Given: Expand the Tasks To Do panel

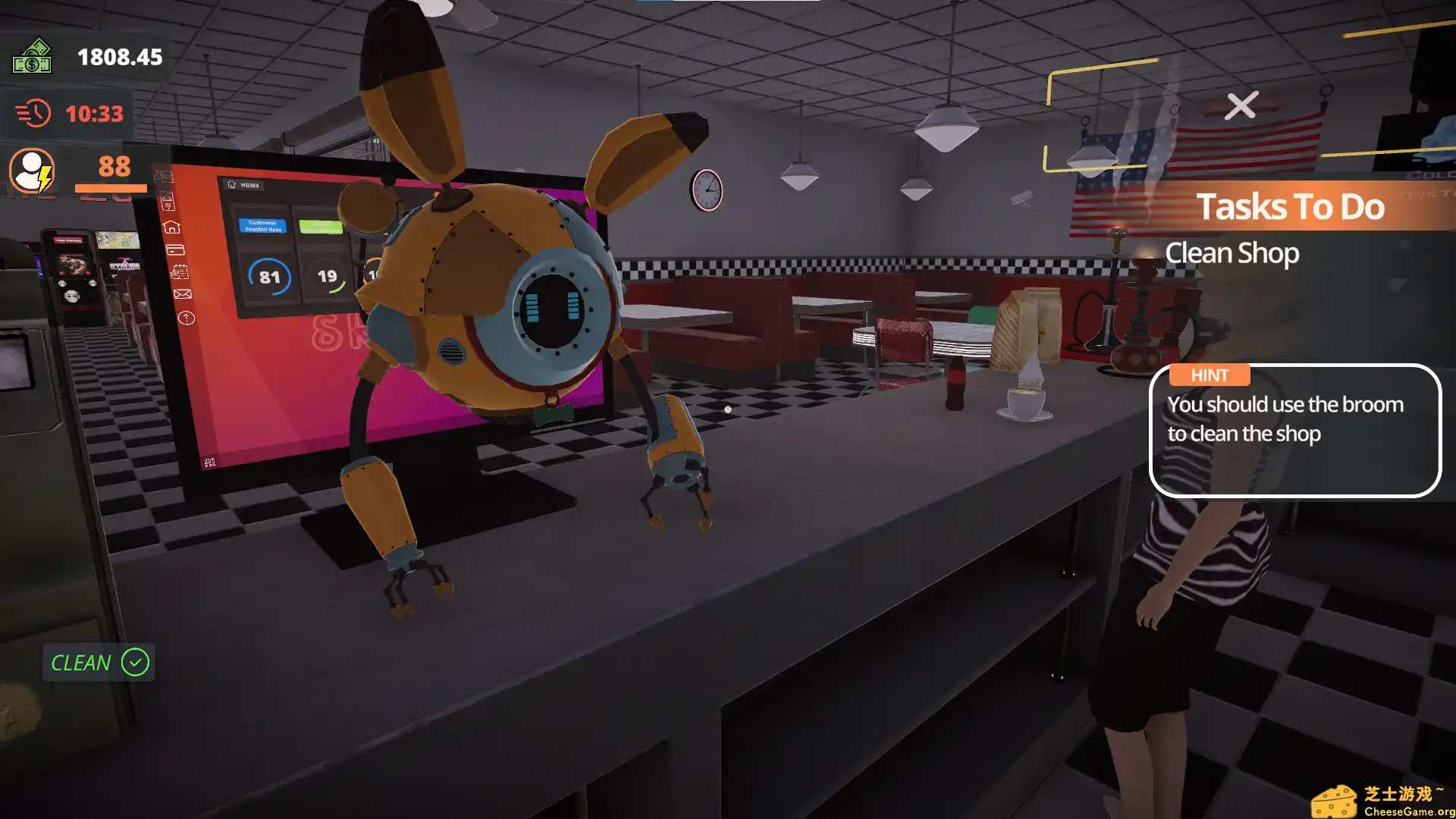Looking at the screenshot, I should click(x=1291, y=206).
